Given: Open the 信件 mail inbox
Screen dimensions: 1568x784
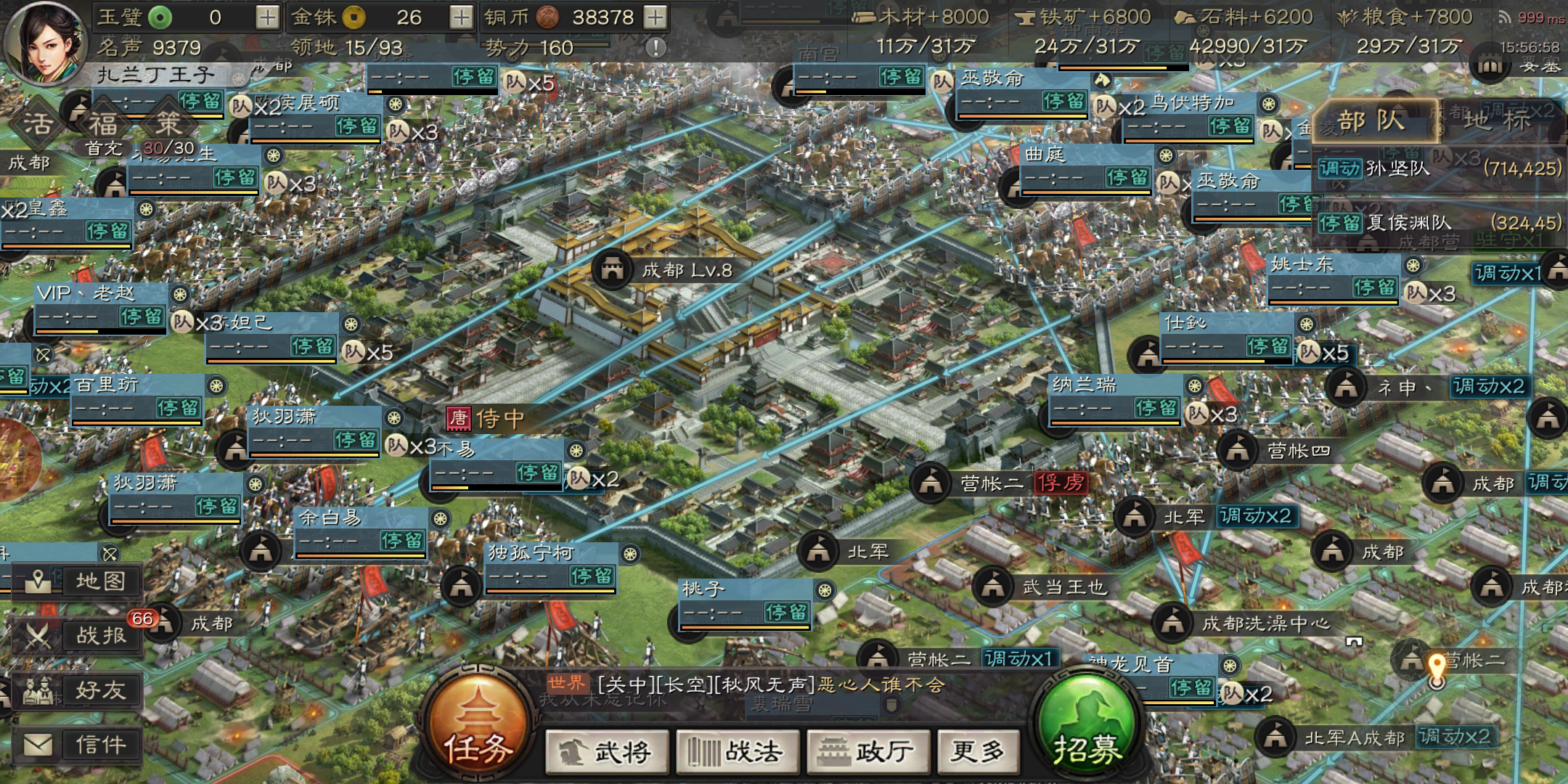Looking at the screenshot, I should coord(78,745).
